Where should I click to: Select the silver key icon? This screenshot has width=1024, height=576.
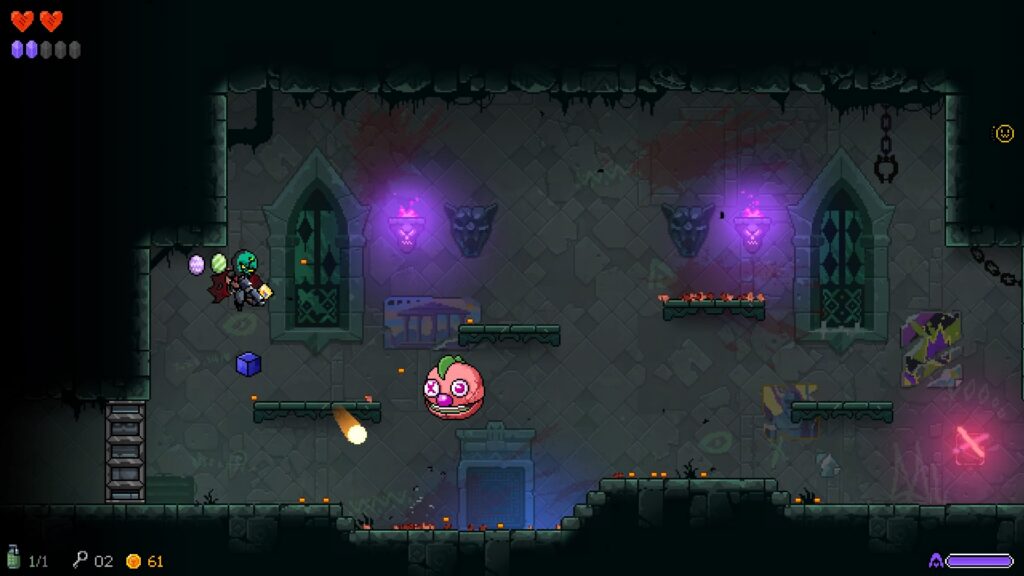(80, 560)
